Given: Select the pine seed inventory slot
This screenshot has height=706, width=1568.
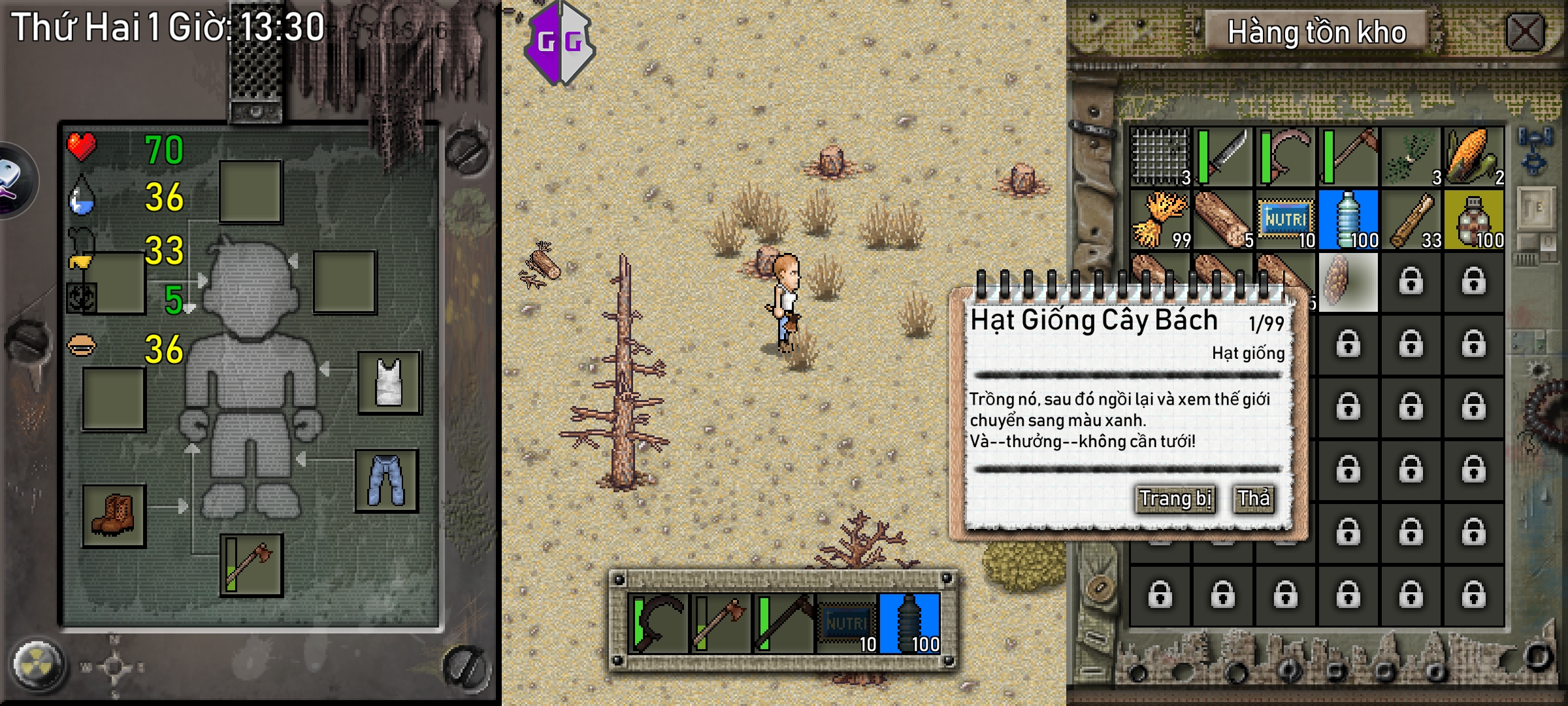Looking at the screenshot, I should 1348,282.
